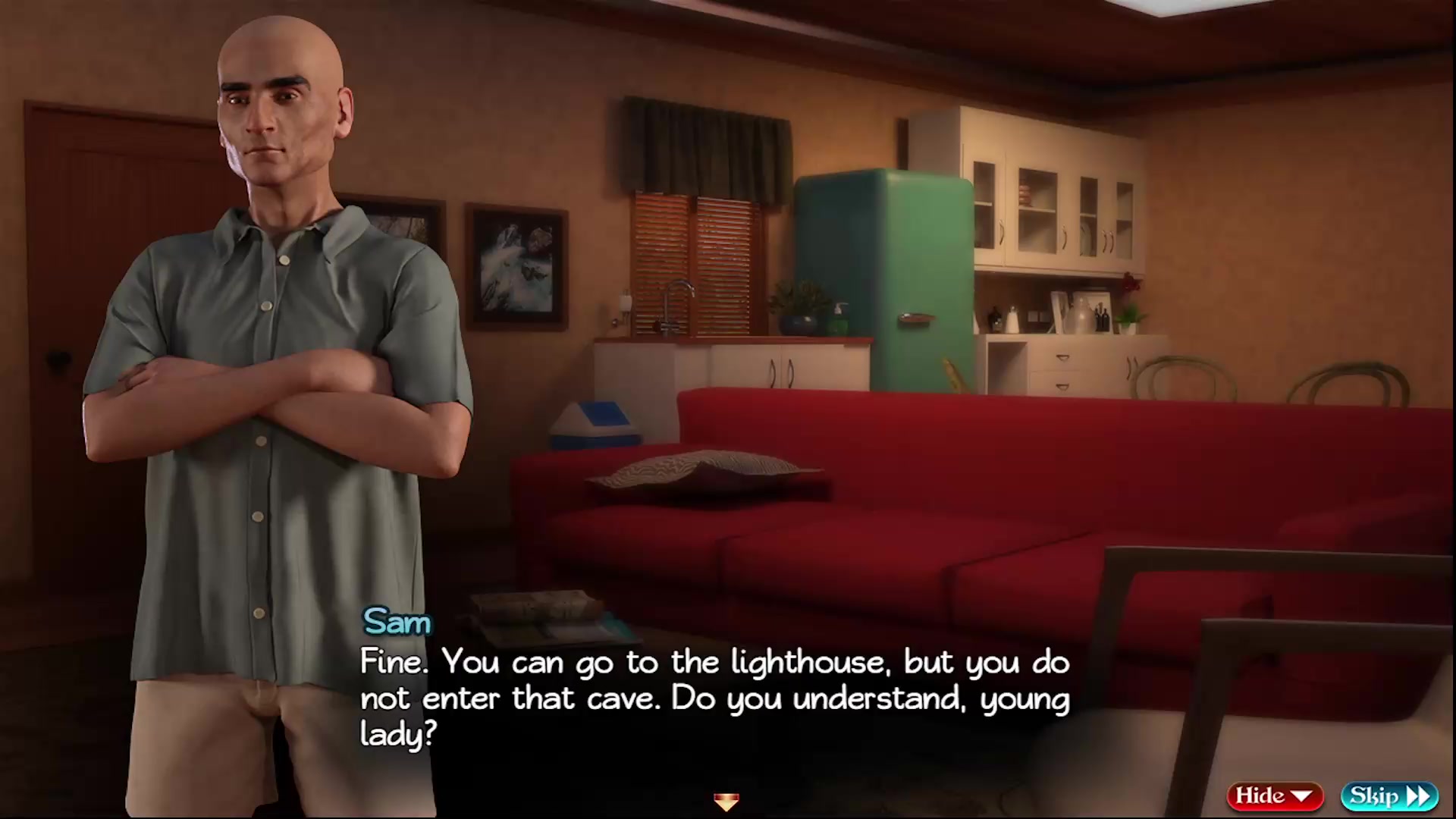Skip the current dialogue

[x=1389, y=795]
